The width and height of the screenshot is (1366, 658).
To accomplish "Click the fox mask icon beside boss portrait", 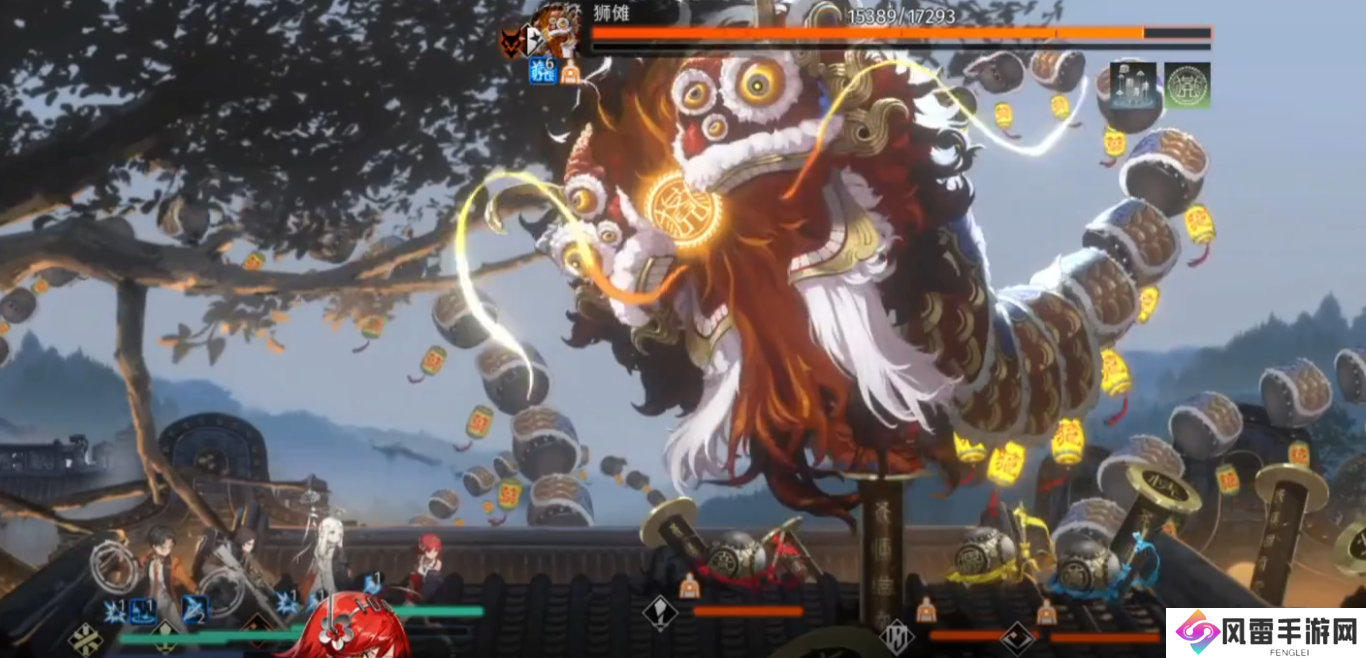I will pyautogui.click(x=512, y=42).
